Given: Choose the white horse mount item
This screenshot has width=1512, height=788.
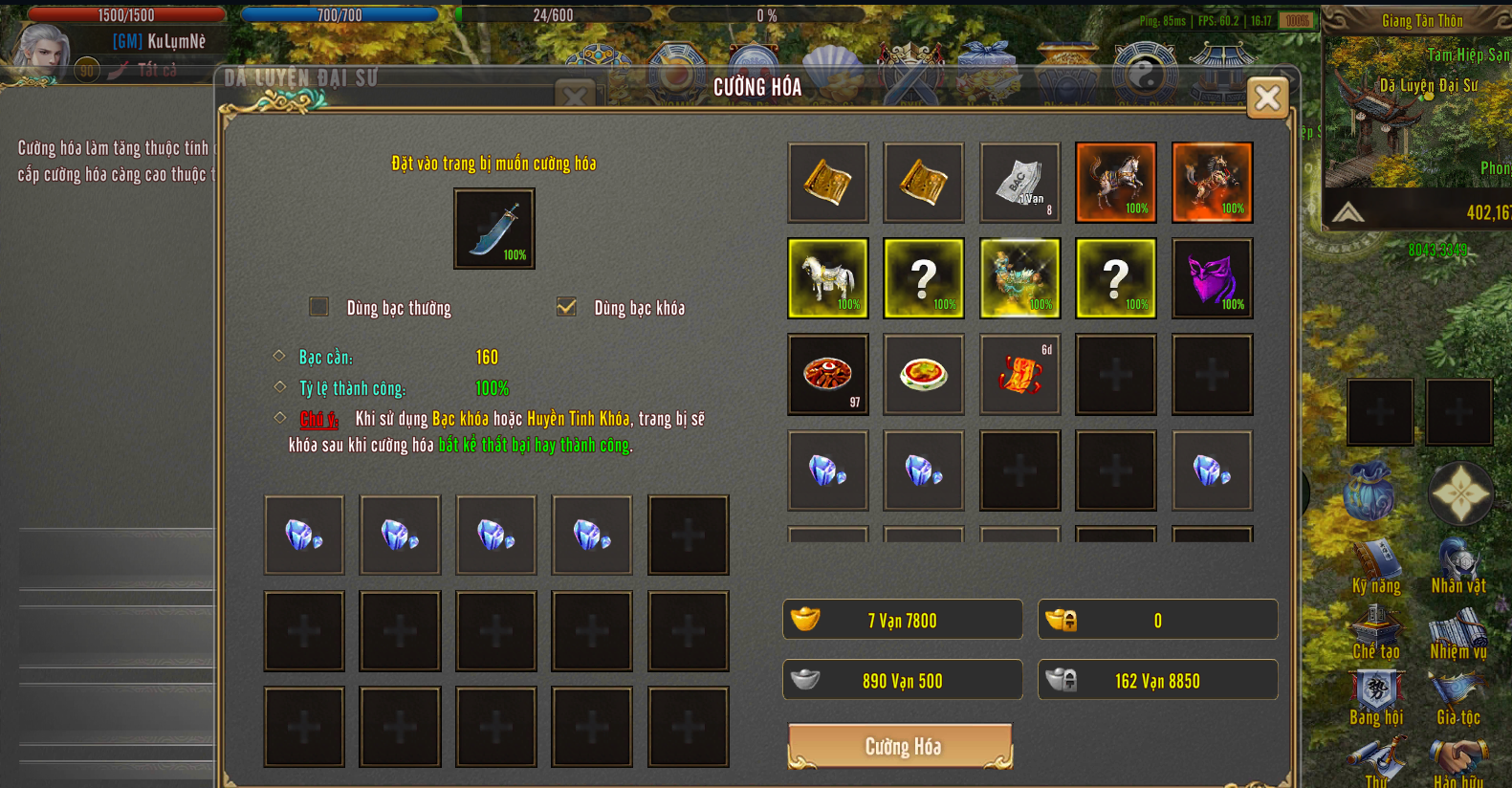Looking at the screenshot, I should 828,278.
